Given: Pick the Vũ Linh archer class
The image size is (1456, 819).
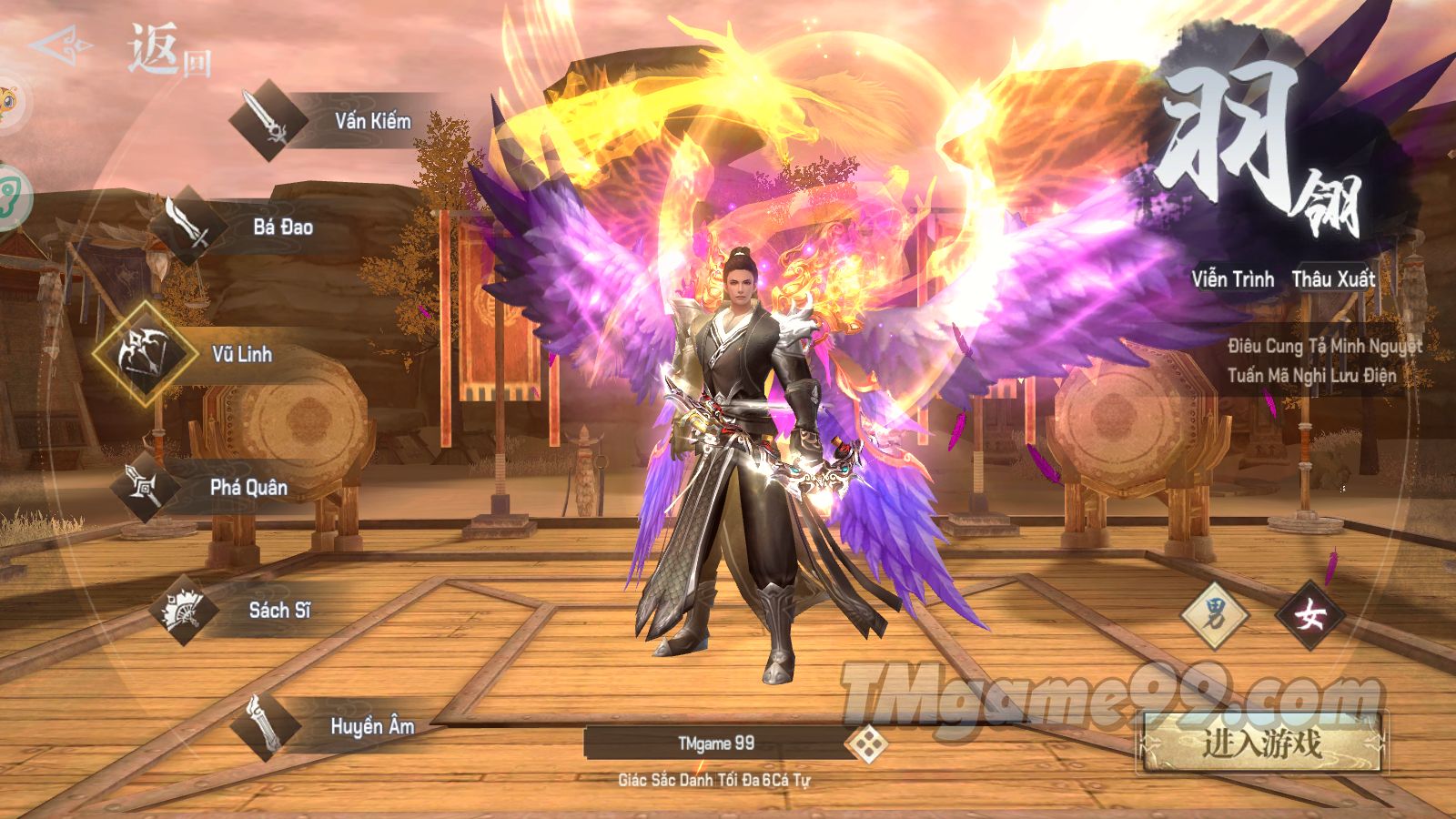Looking at the screenshot, I should (146, 354).
